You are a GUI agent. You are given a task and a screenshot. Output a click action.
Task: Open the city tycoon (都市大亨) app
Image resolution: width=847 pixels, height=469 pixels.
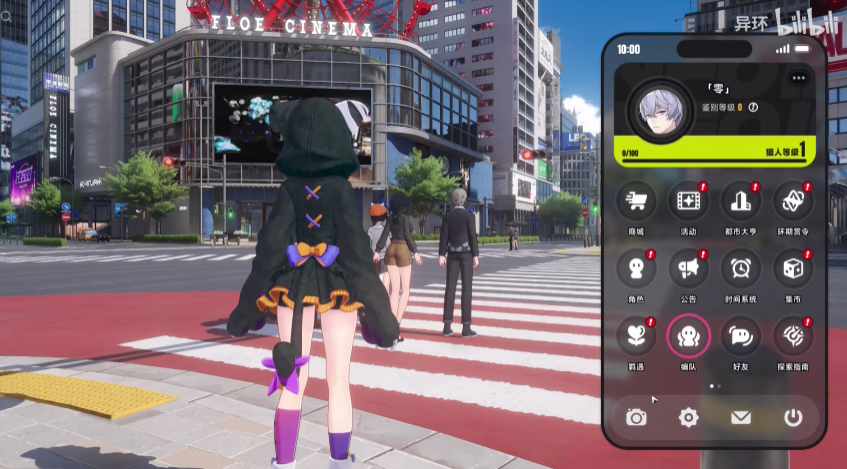(740, 201)
